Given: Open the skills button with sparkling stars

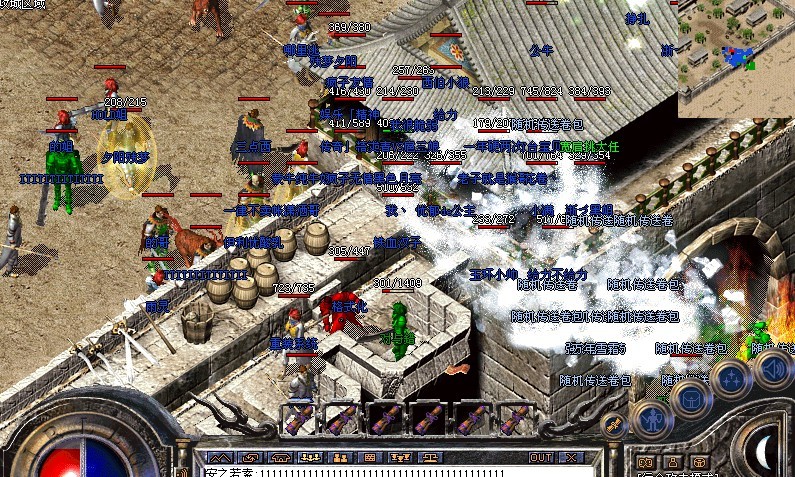Looking at the screenshot, I should [x=731, y=380].
